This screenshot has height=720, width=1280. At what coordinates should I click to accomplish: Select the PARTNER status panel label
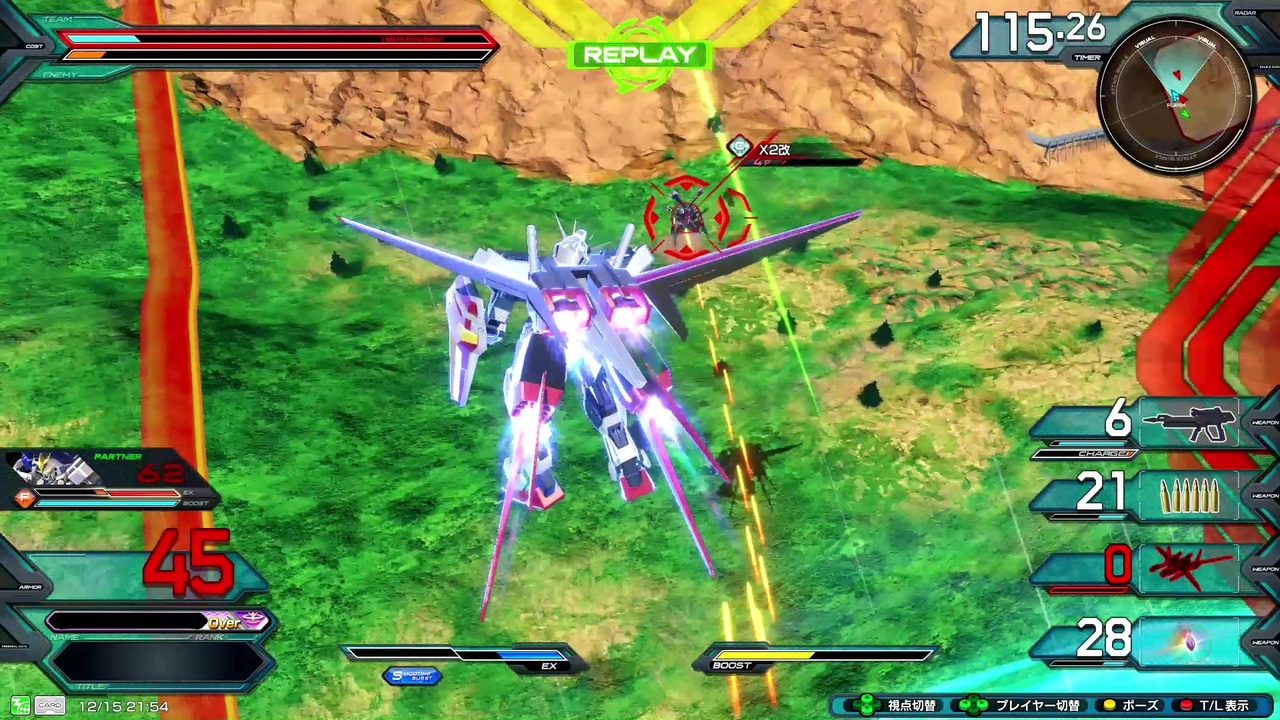coord(117,456)
